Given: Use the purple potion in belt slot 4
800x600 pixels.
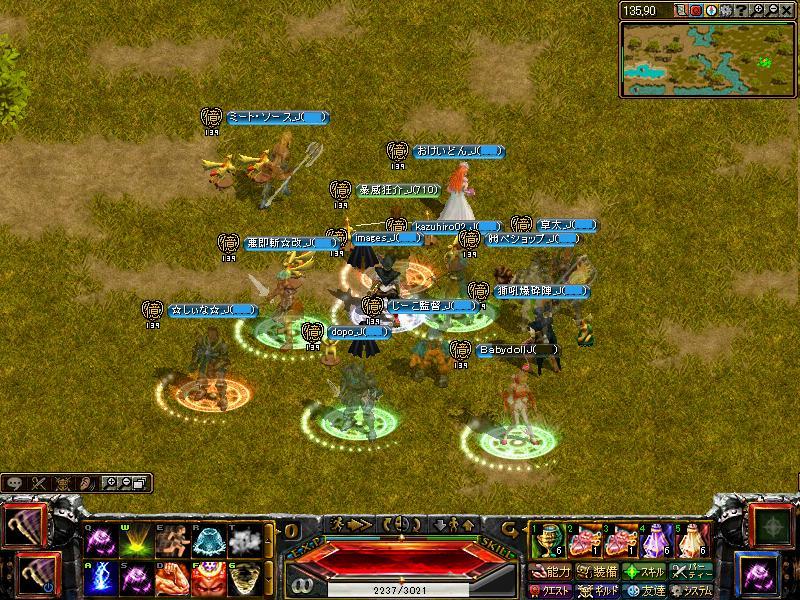Looking at the screenshot, I should 657,541.
